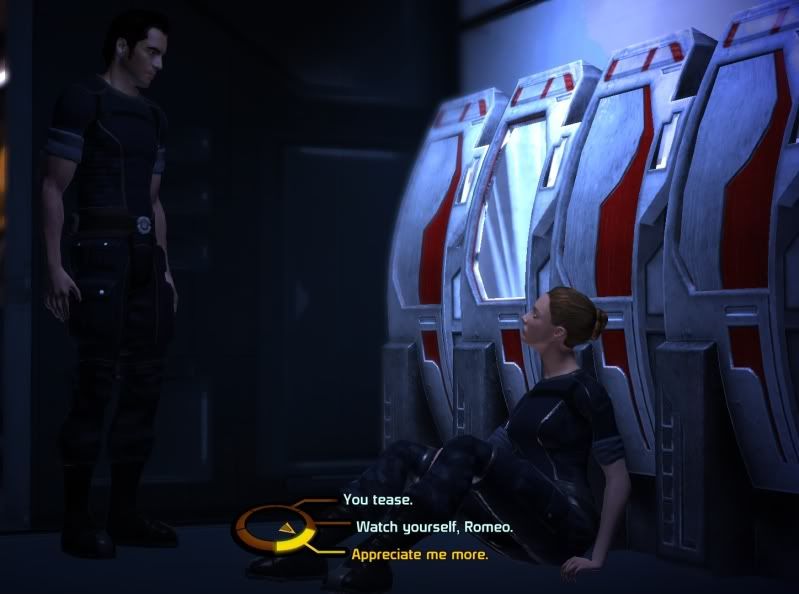Pick the "Appreciate me more." dialogue option
The image size is (799, 594).
[x=420, y=553]
